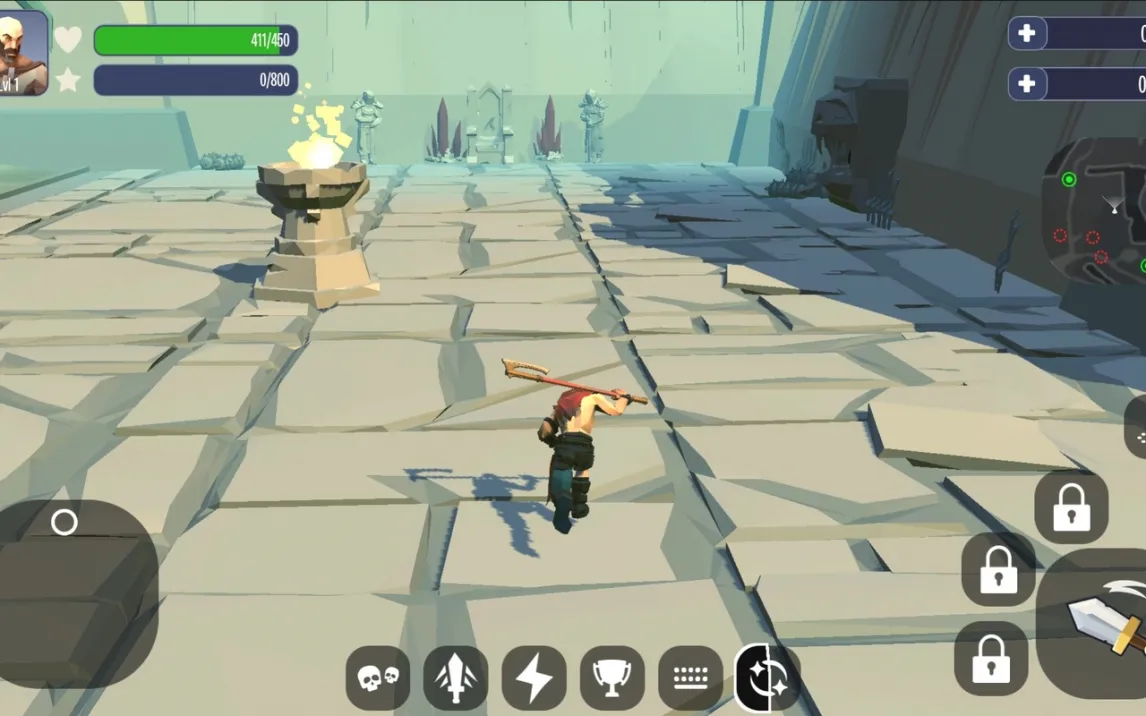Attack with the sword button

1100,622
